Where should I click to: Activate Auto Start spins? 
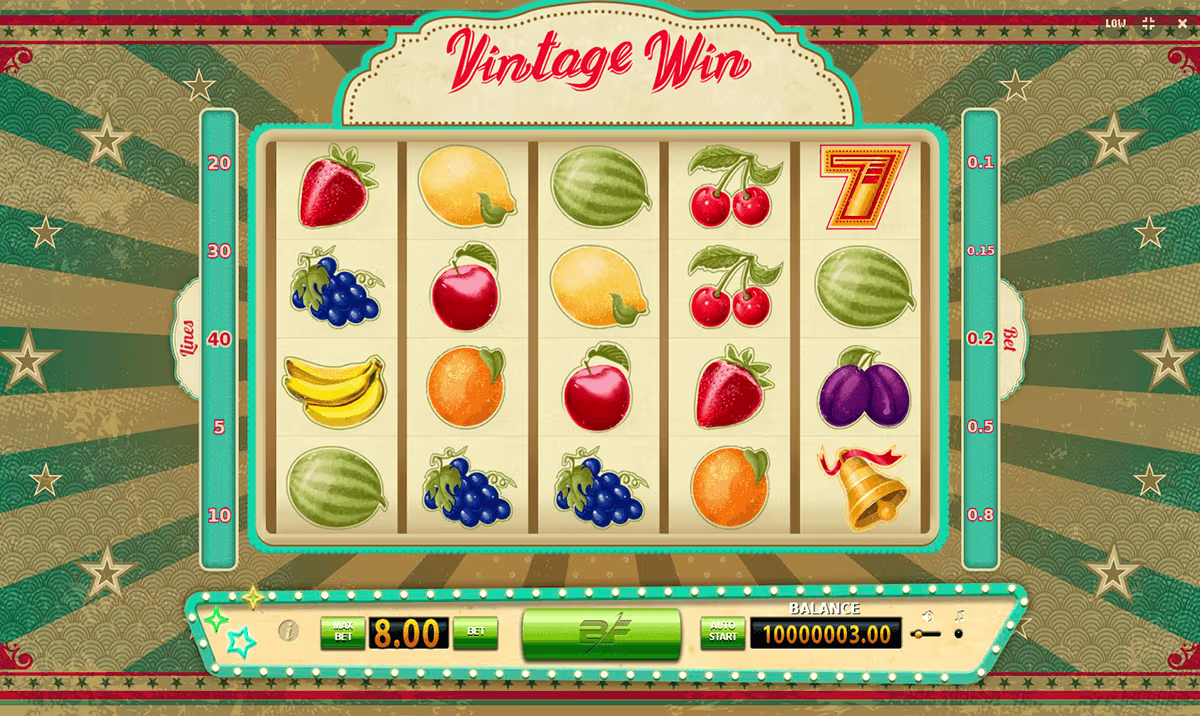pyautogui.click(x=722, y=633)
